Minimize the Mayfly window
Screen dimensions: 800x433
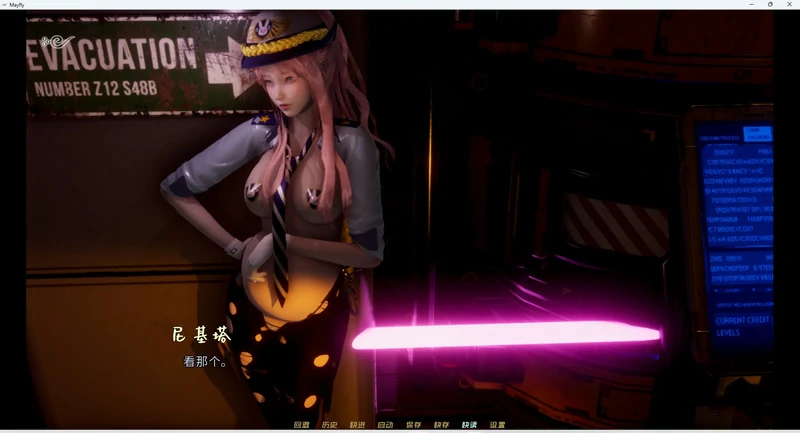pos(751,4)
